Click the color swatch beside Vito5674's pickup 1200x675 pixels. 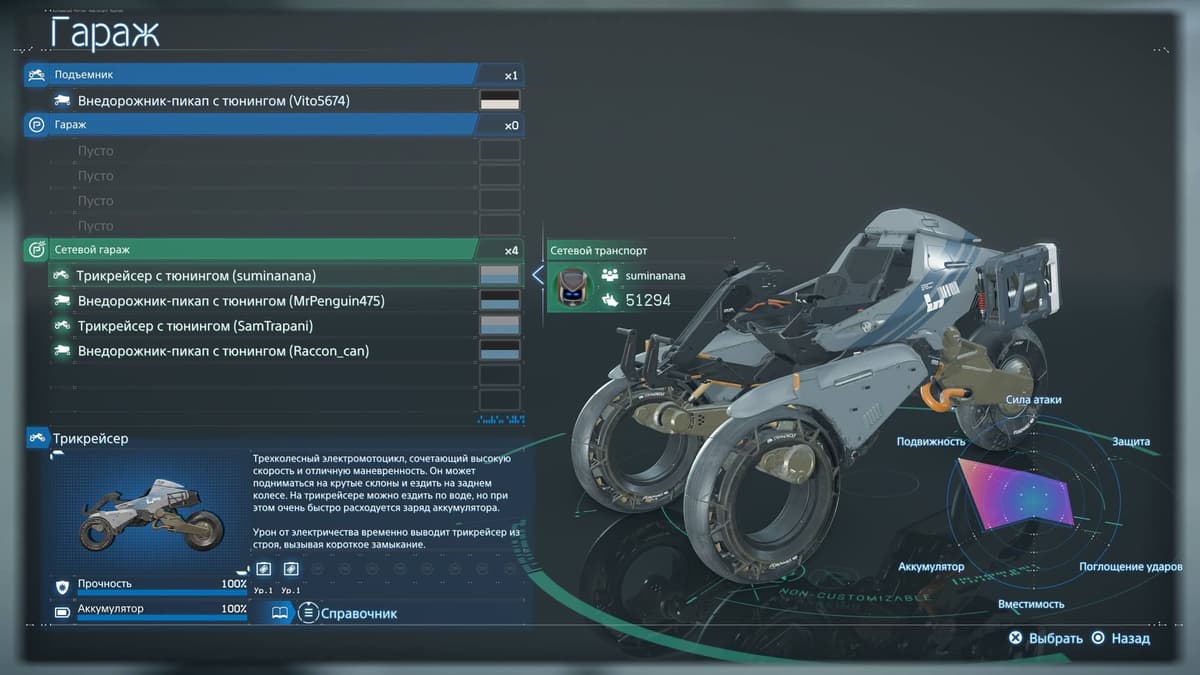coord(500,101)
